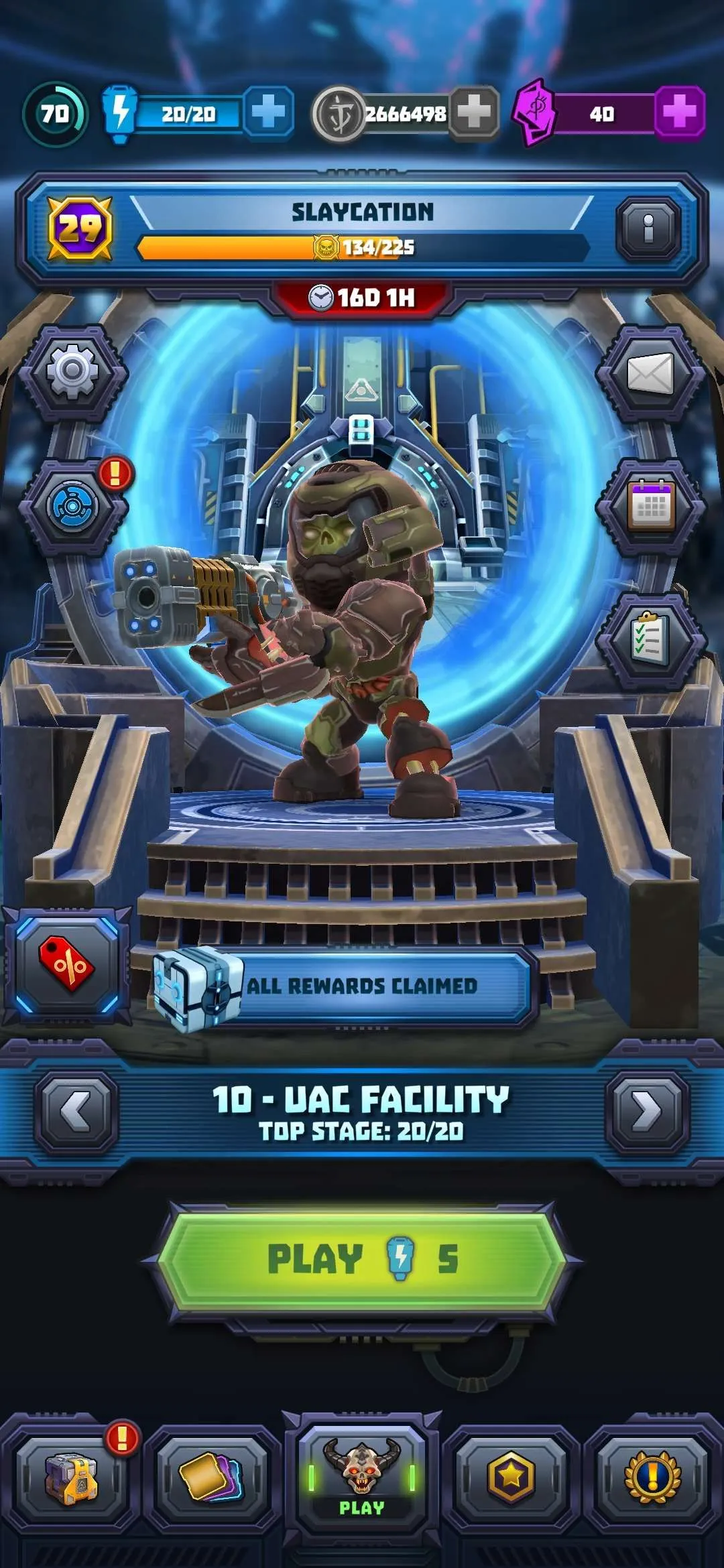Open the loot crate tab
Screen dimensions: 724x1568
pyautogui.click(x=71, y=1478)
